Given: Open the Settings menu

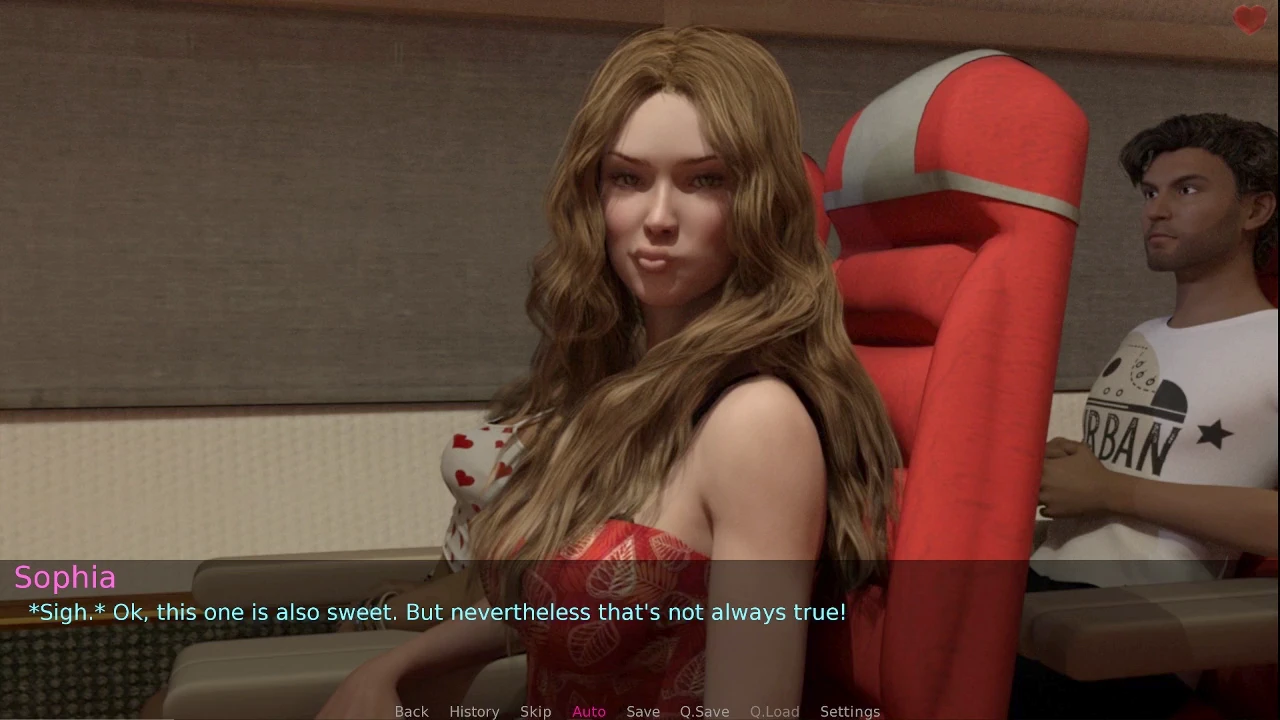Looking at the screenshot, I should [x=850, y=711].
